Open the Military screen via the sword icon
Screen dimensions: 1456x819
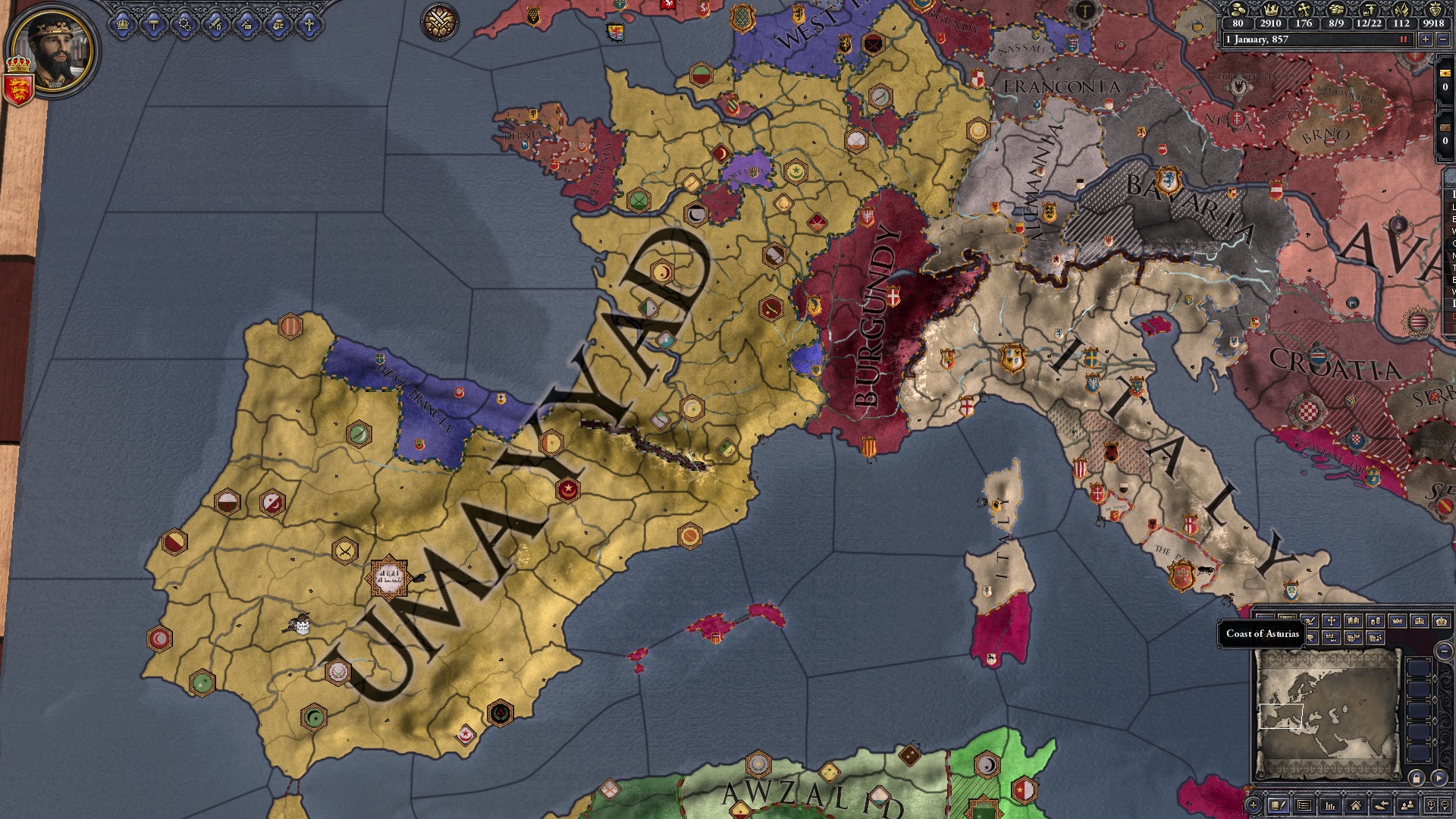(x=215, y=24)
